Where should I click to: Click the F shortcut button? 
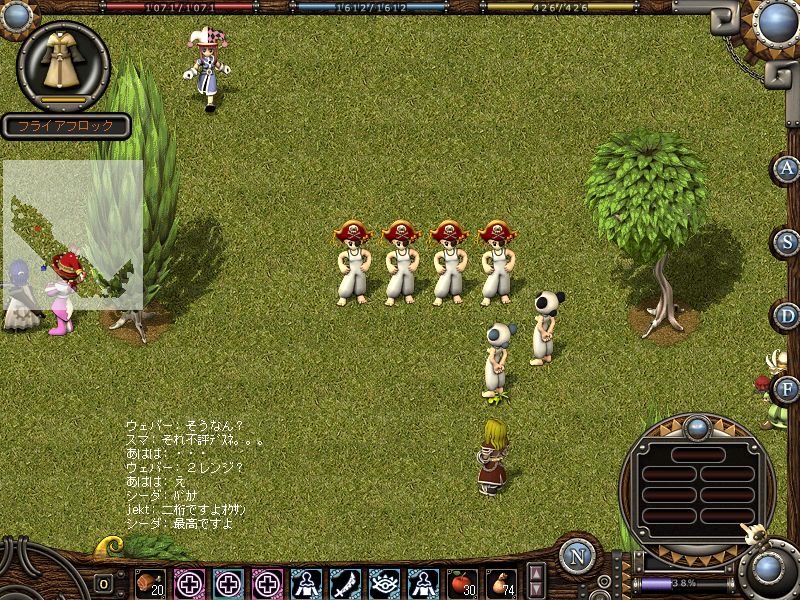click(x=787, y=389)
